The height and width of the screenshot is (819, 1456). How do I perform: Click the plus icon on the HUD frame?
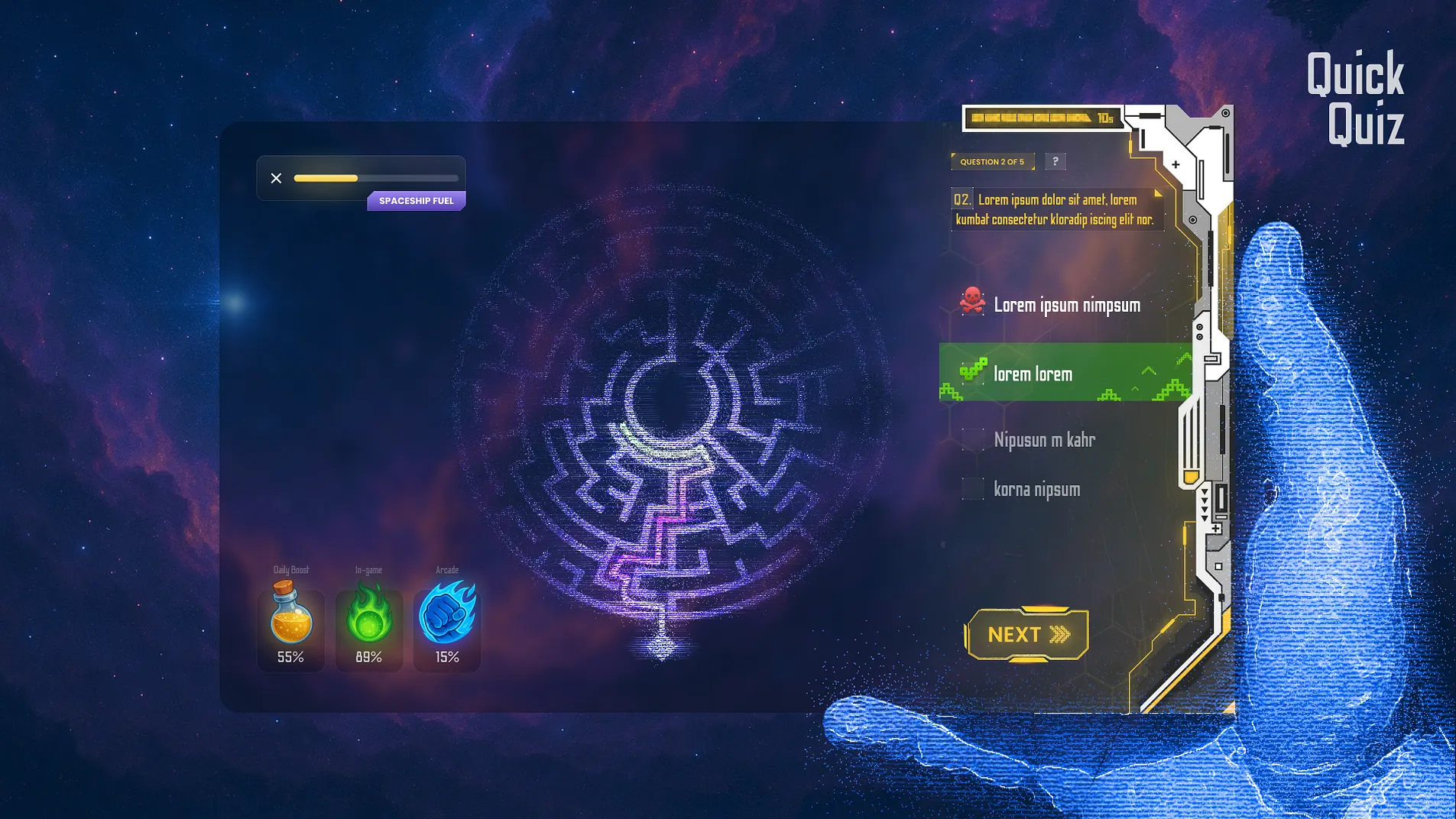[1177, 163]
